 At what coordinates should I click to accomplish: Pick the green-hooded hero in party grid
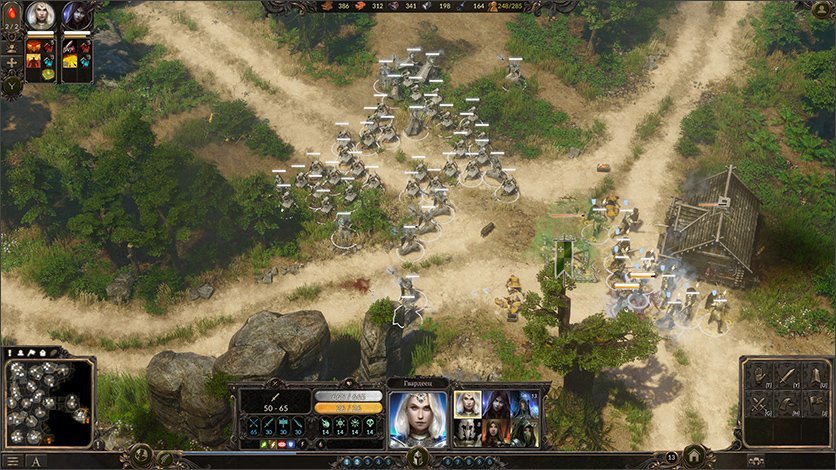point(523,432)
